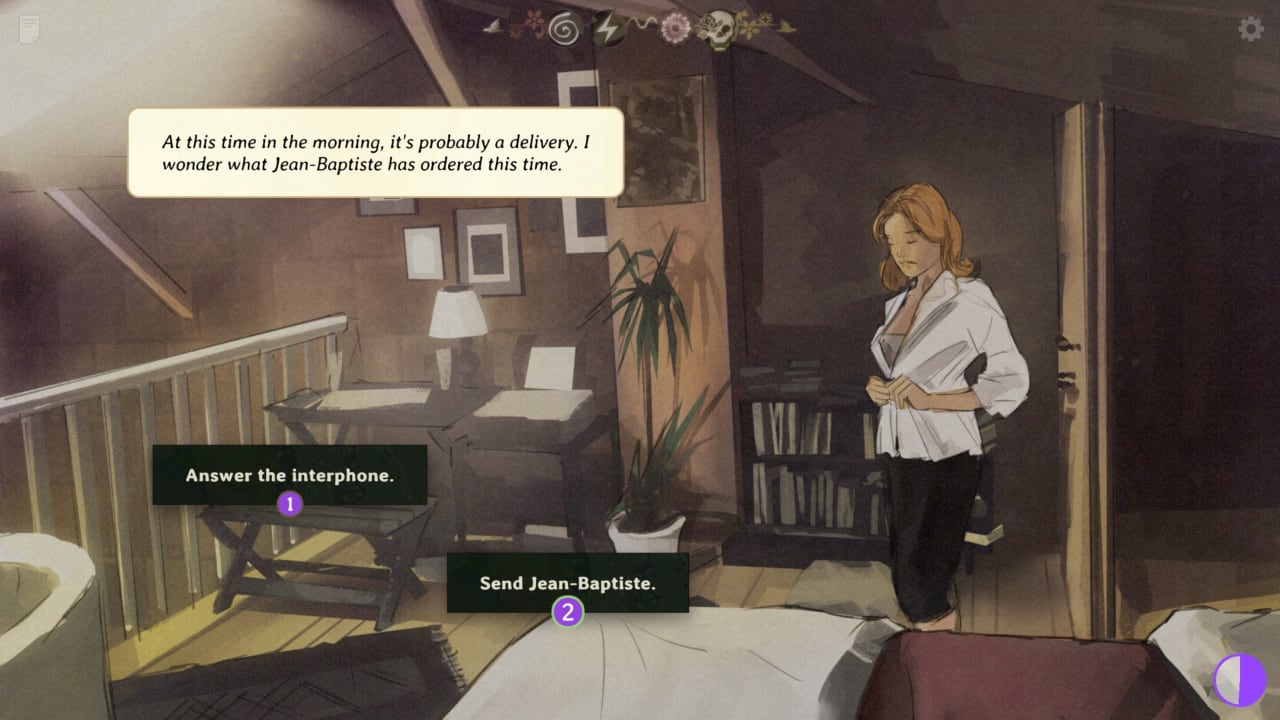The width and height of the screenshot is (1280, 720).
Task: Select the "Send Jean-Baptiste." choice
Action: (567, 583)
